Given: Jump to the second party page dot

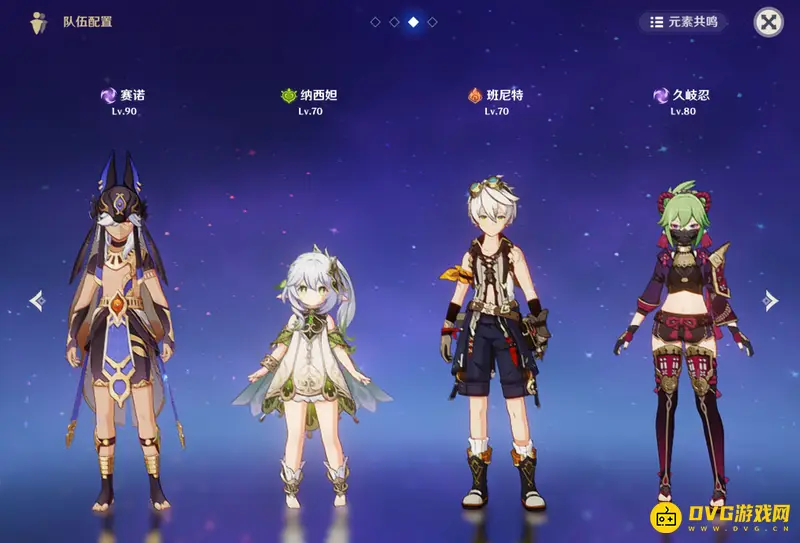Looking at the screenshot, I should [x=394, y=21].
